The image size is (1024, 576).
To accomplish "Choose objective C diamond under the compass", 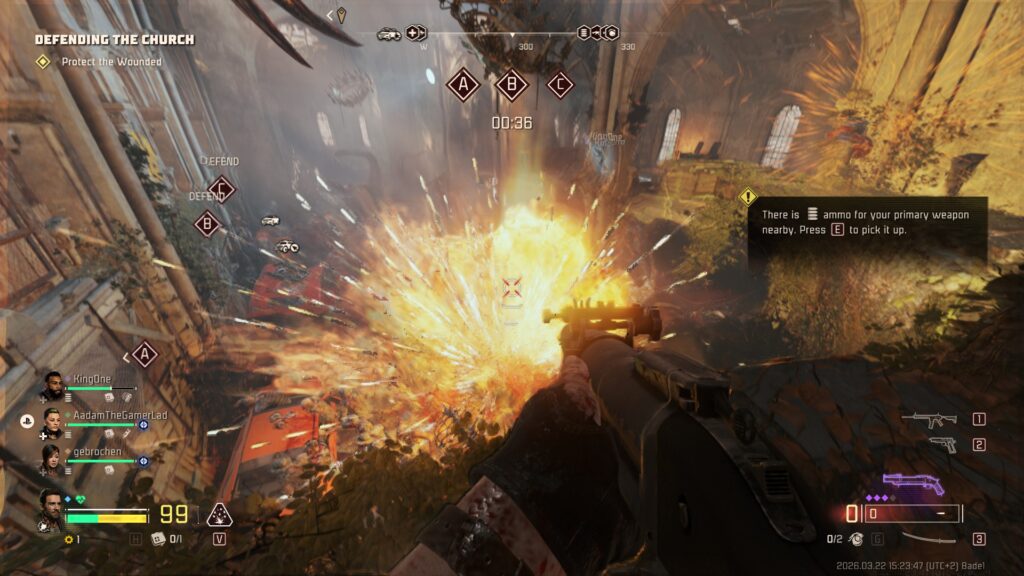I will pyautogui.click(x=560, y=85).
